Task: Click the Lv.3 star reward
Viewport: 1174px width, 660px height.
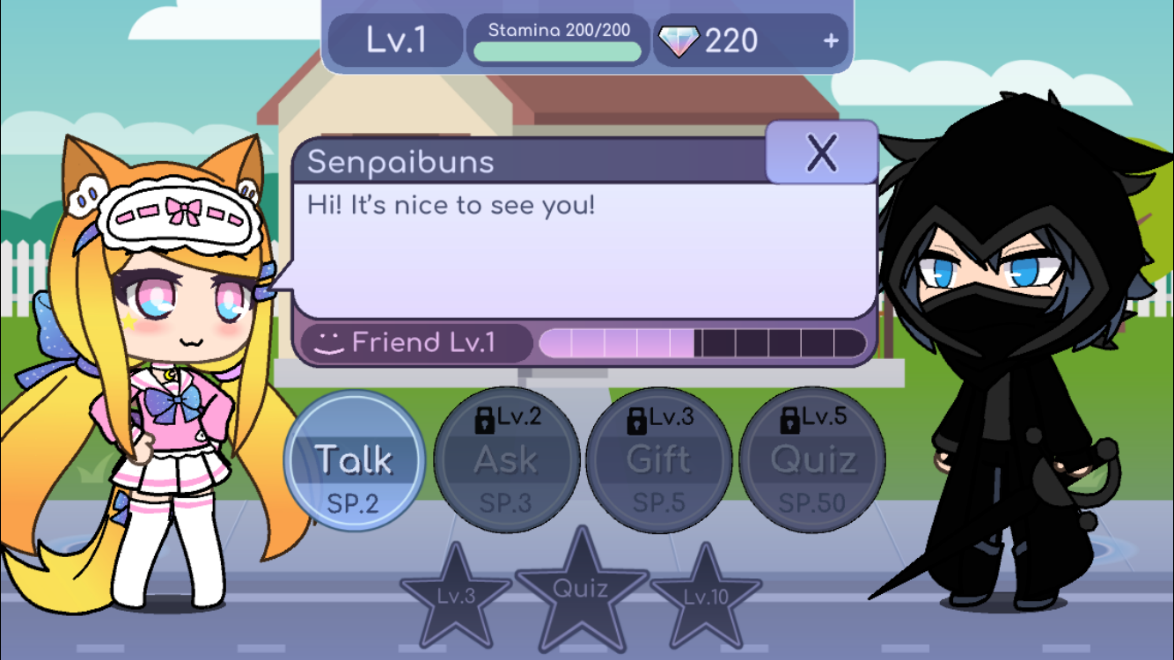Action: point(456,597)
